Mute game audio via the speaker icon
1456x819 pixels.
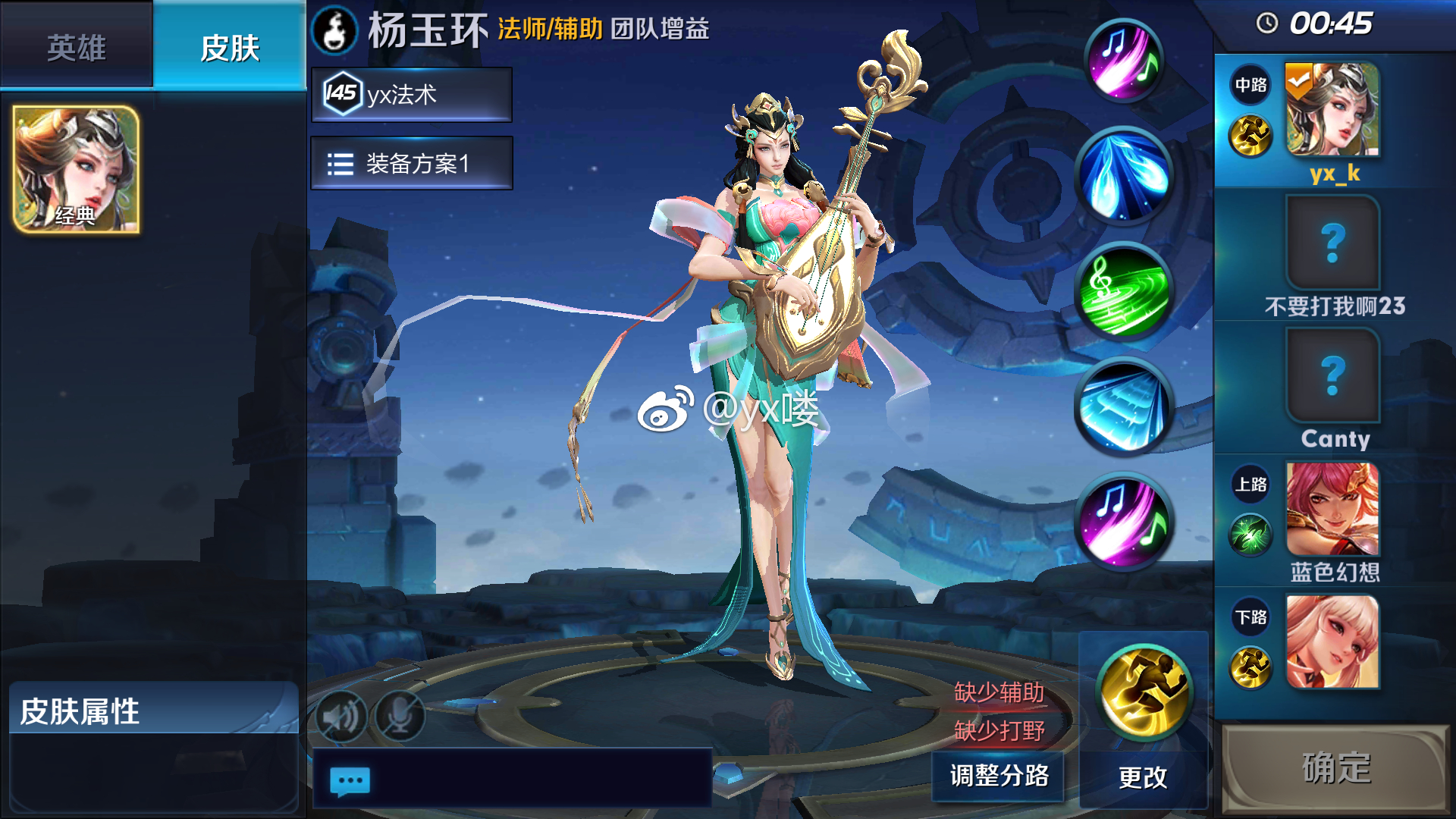(x=343, y=715)
